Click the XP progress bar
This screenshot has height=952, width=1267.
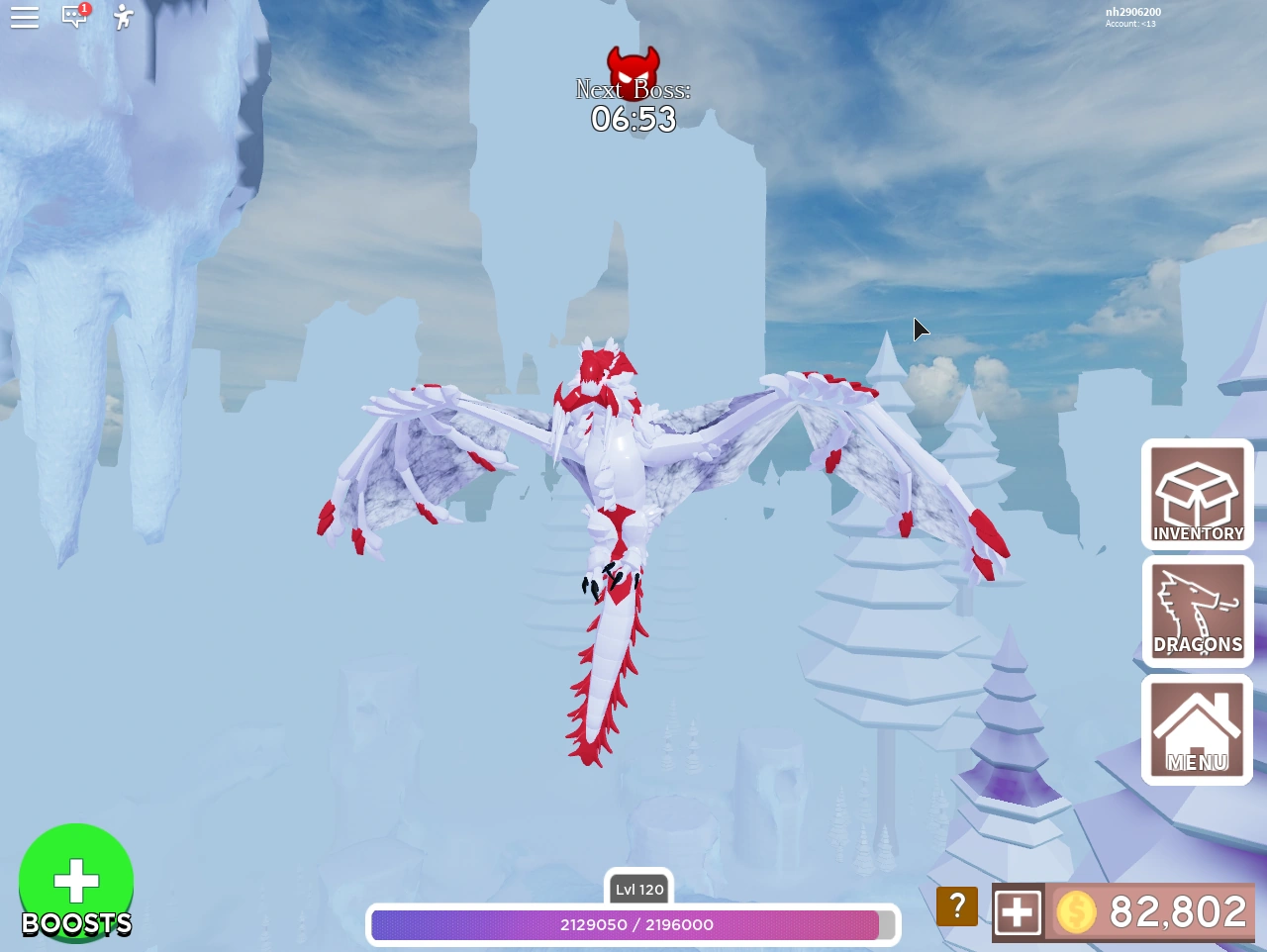tap(632, 925)
